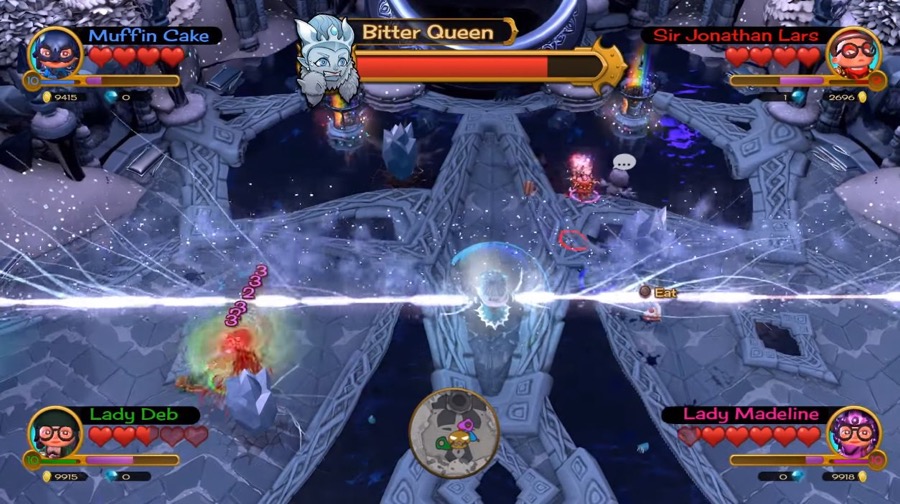The height and width of the screenshot is (504, 900).
Task: Open the circular minimap
Action: click(454, 433)
